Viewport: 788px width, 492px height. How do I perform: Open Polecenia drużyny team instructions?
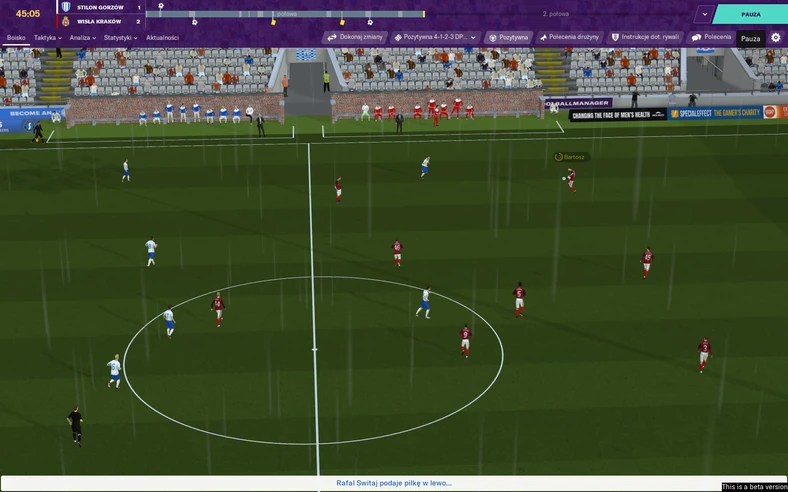coord(569,37)
